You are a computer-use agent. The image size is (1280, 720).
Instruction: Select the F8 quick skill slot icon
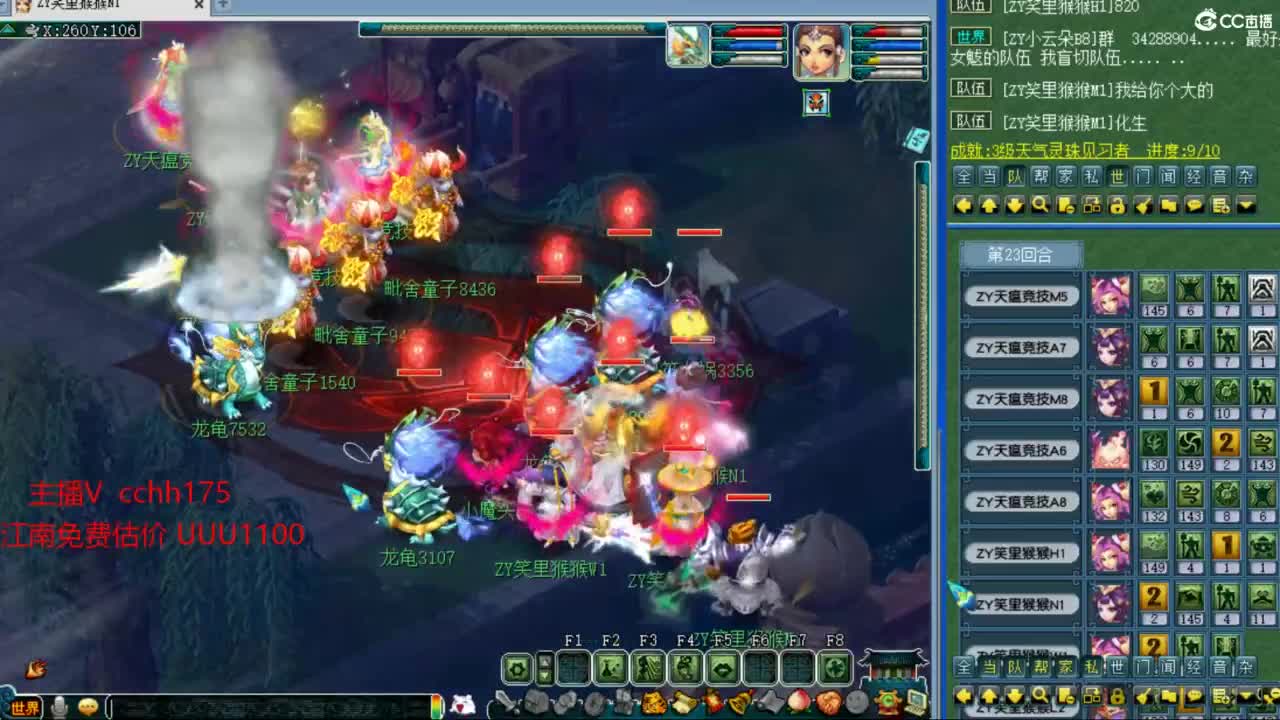click(x=835, y=668)
